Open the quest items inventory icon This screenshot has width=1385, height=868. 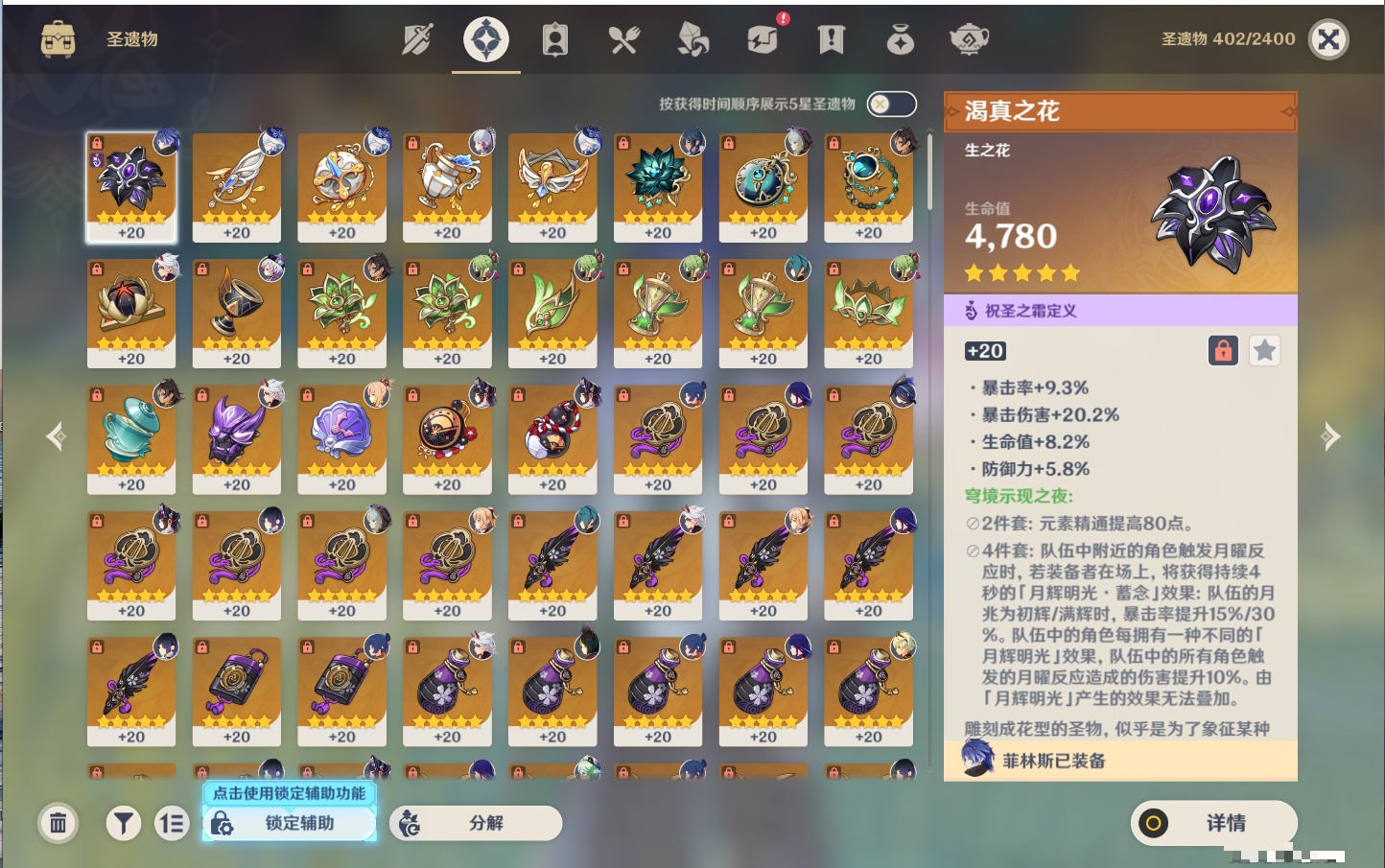coord(831,39)
